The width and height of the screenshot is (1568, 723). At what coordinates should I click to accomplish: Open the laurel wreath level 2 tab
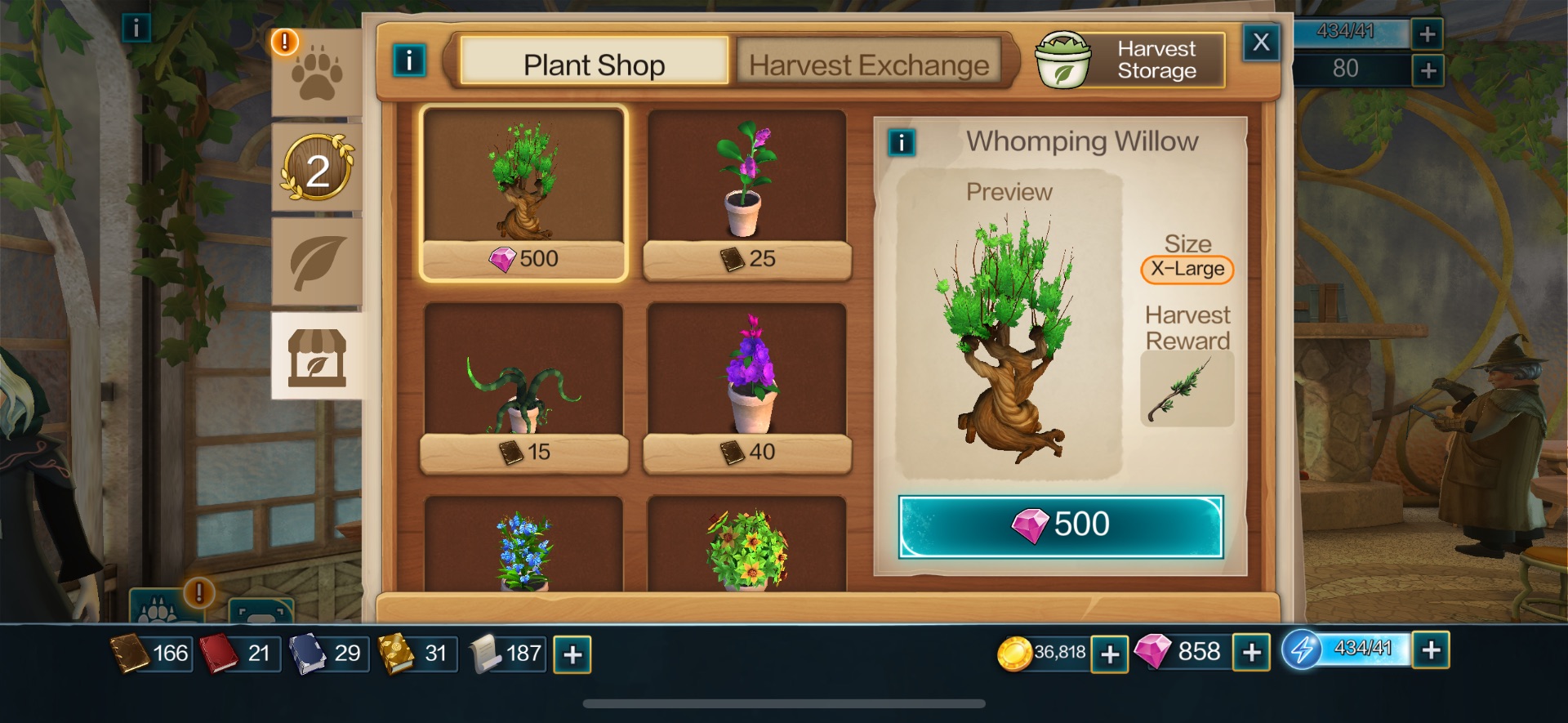[317, 169]
